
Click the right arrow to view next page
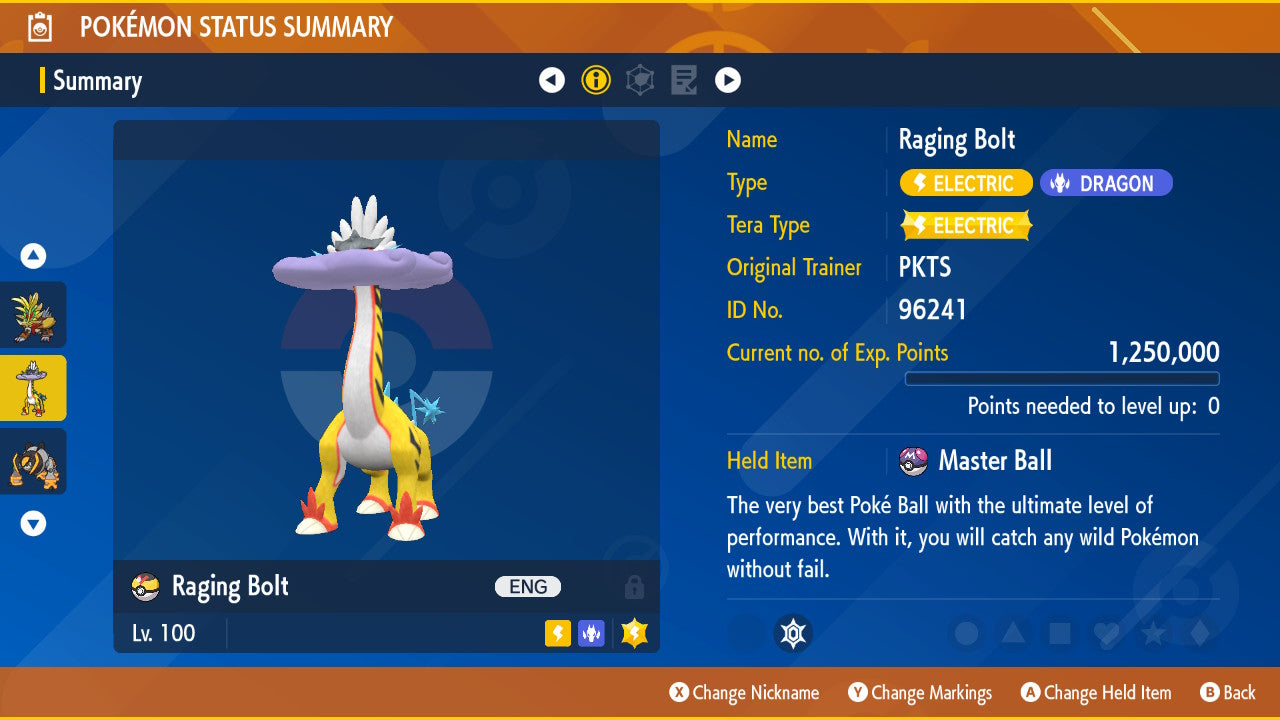click(728, 80)
